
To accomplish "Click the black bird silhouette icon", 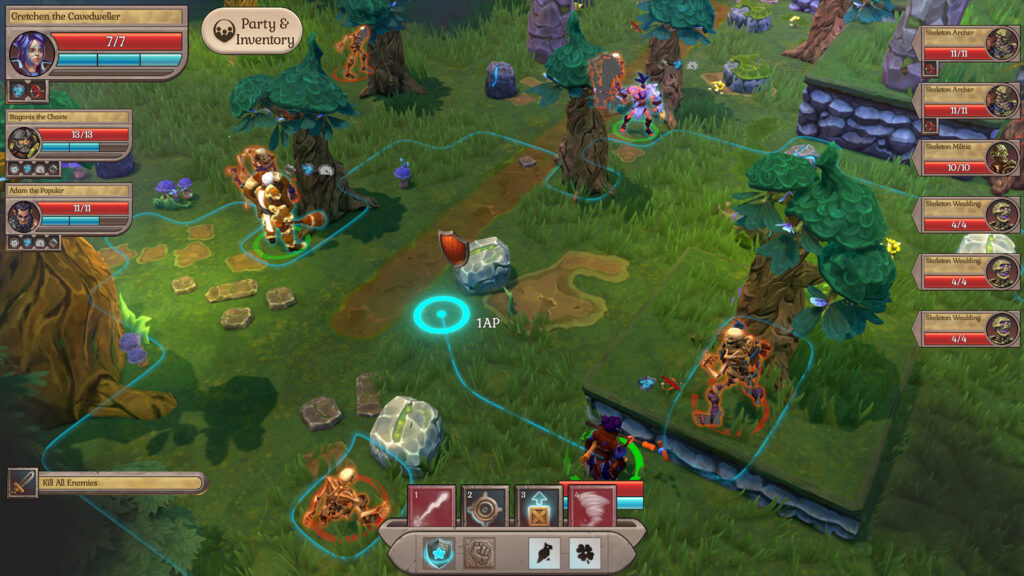I will tap(545, 552).
